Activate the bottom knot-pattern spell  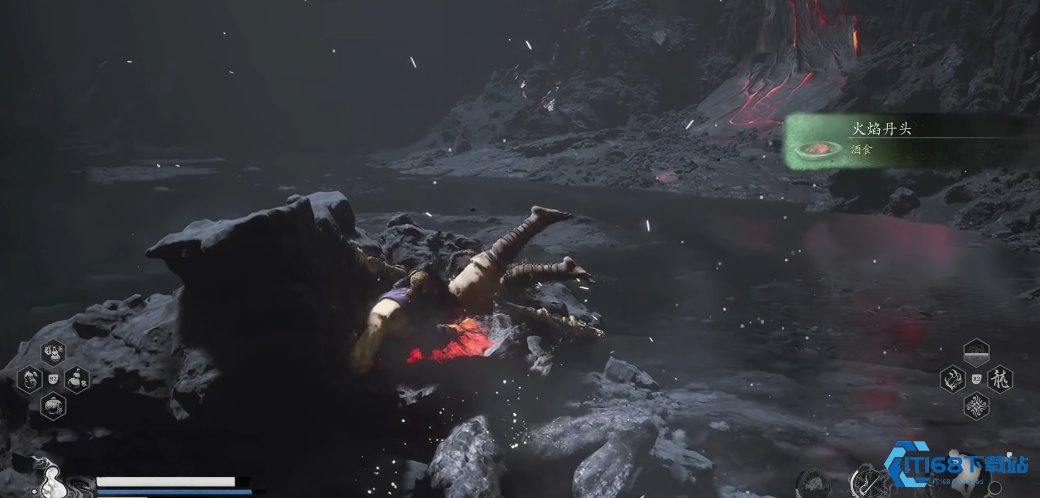coord(976,405)
